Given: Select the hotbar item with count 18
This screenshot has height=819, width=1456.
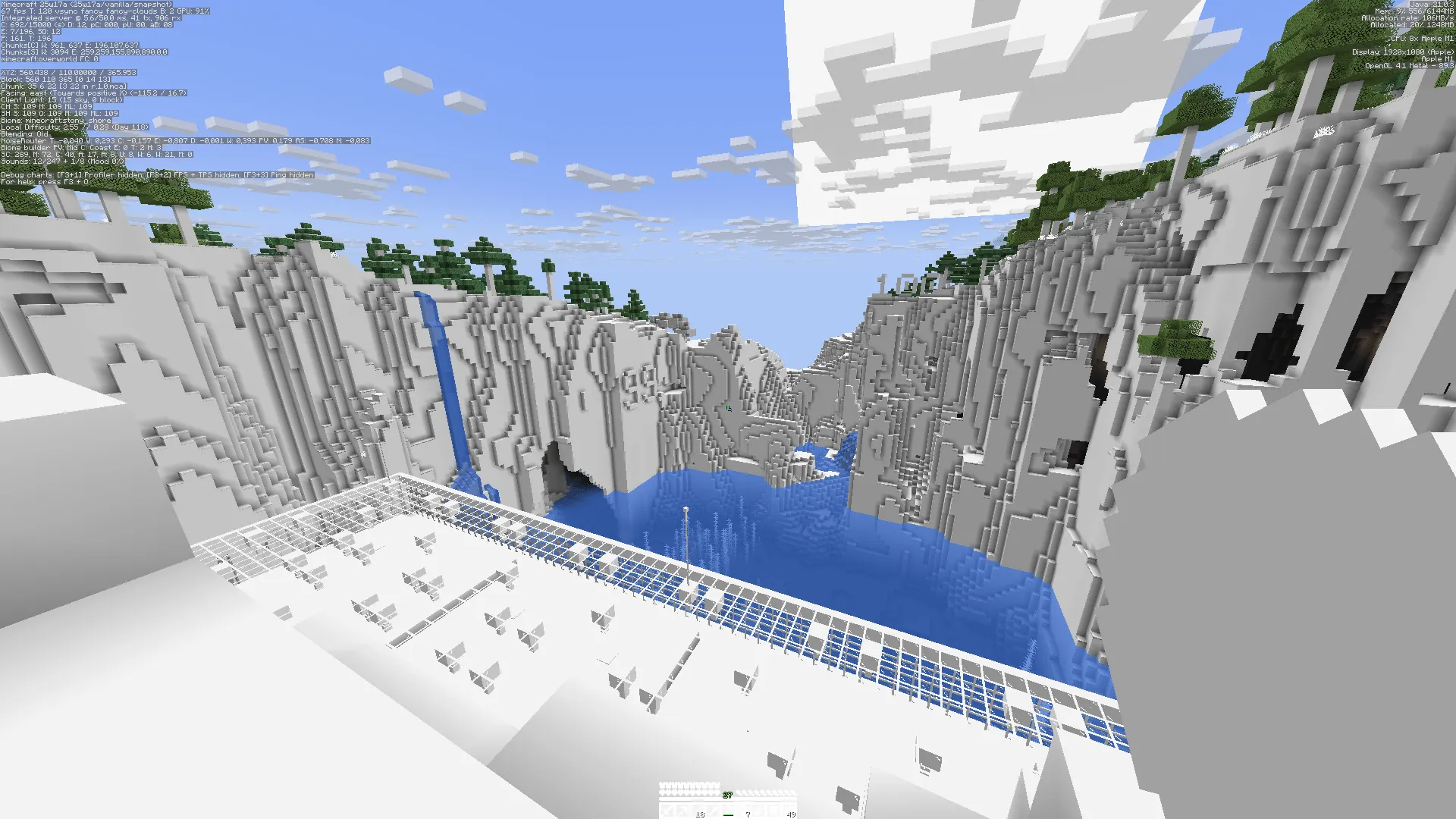Looking at the screenshot, I should (698, 811).
